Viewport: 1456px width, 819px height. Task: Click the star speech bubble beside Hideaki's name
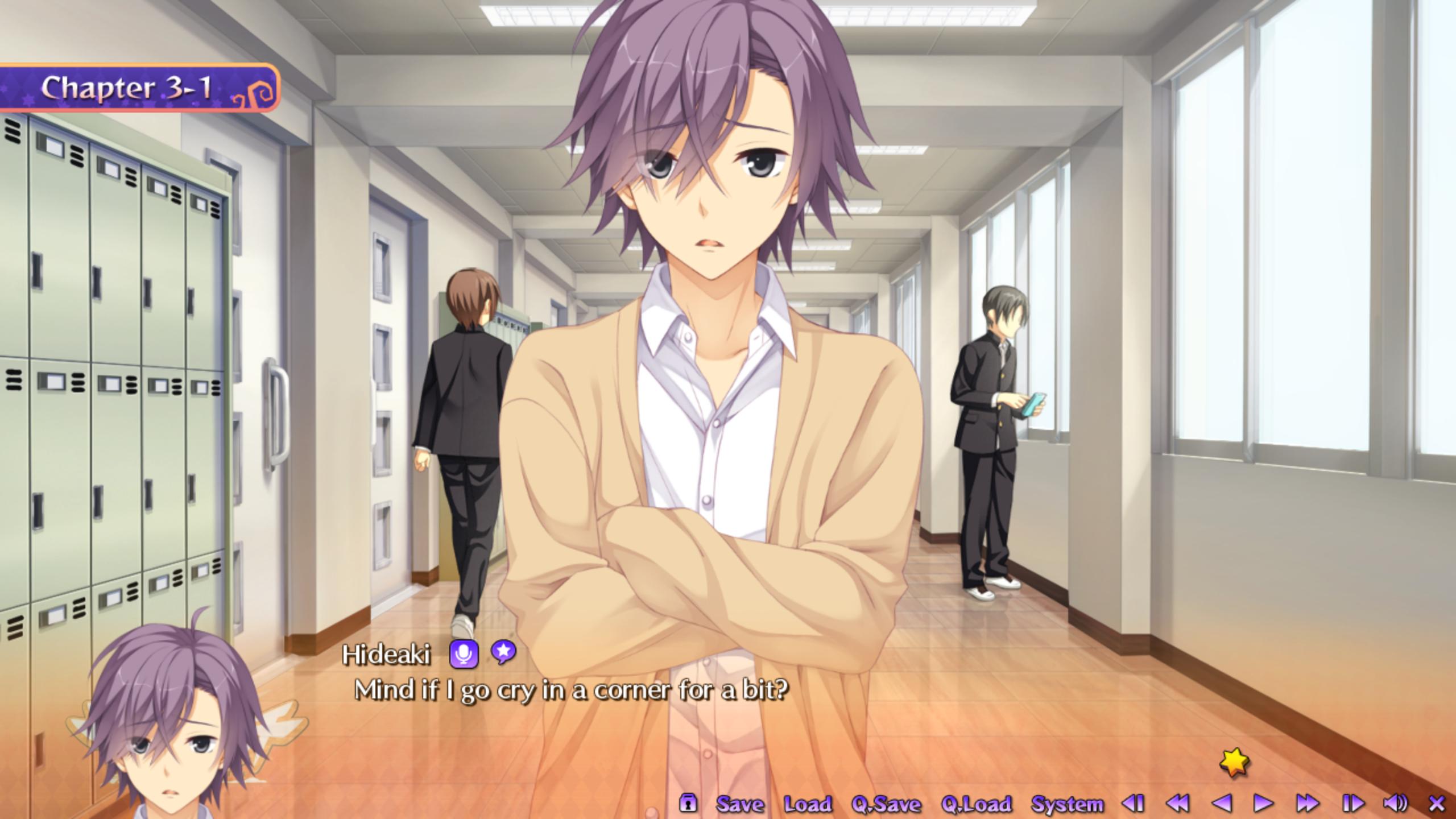(503, 652)
